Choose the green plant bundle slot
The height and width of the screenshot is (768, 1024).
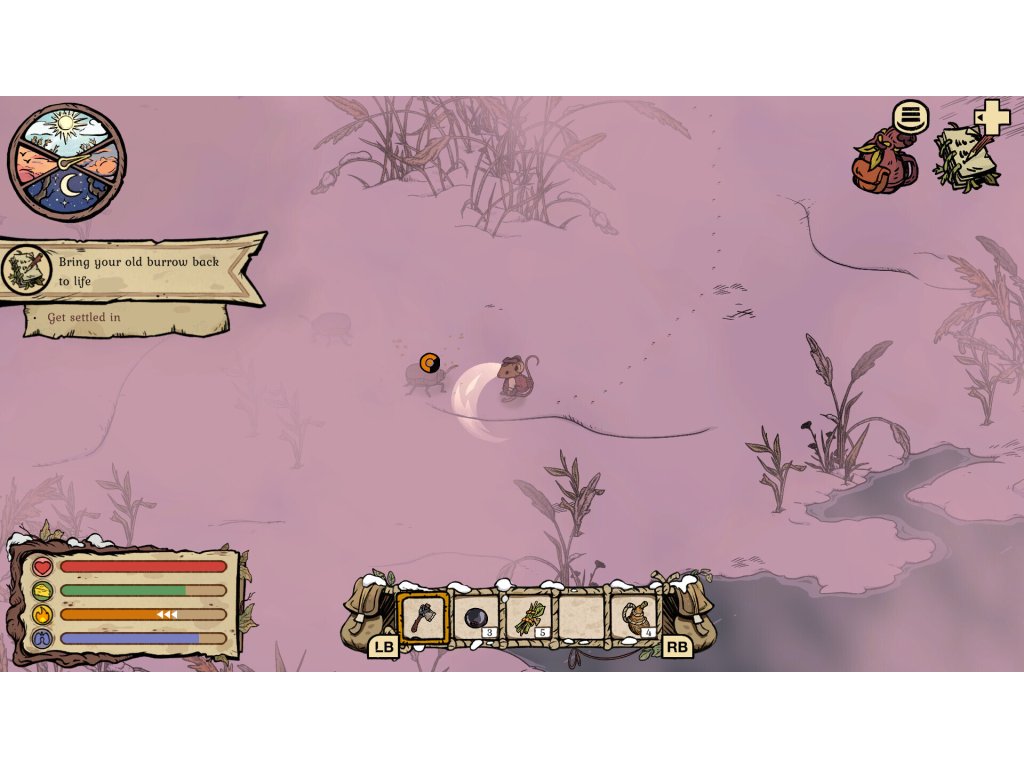[x=528, y=617]
